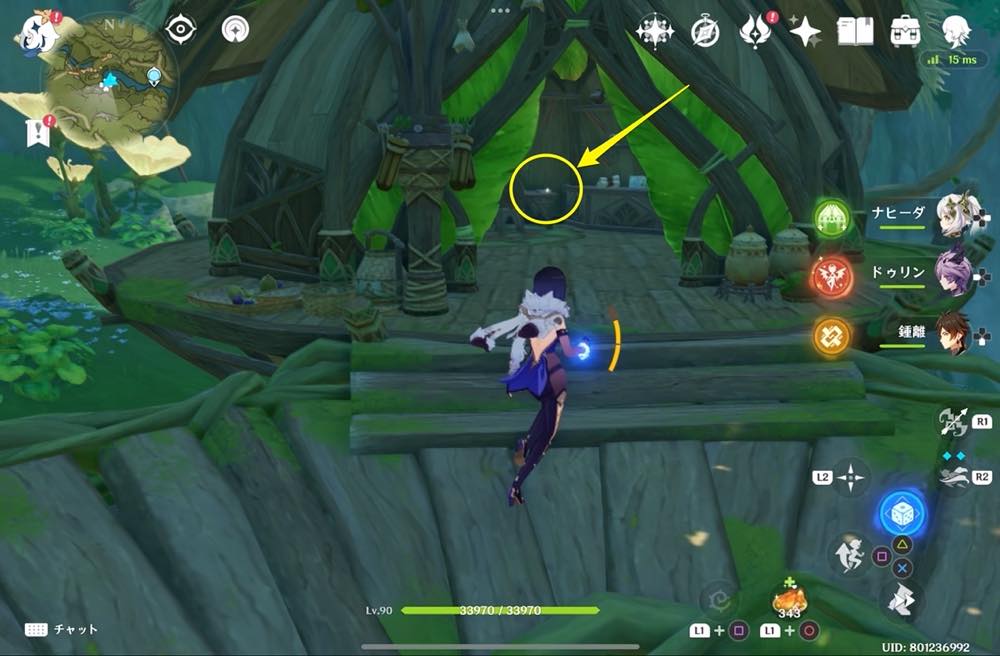
Task: Open the events four-point star compass icon
Action: 655,32
